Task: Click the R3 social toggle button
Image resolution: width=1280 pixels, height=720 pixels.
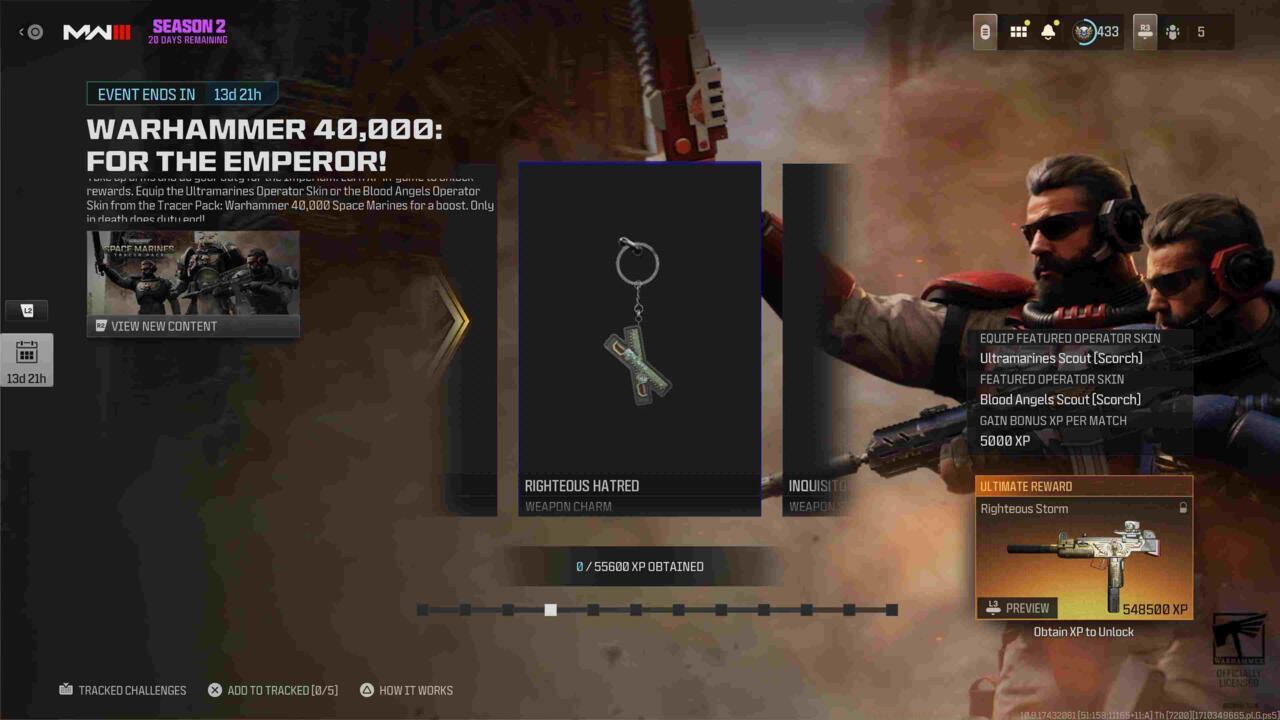Action: [1145, 31]
